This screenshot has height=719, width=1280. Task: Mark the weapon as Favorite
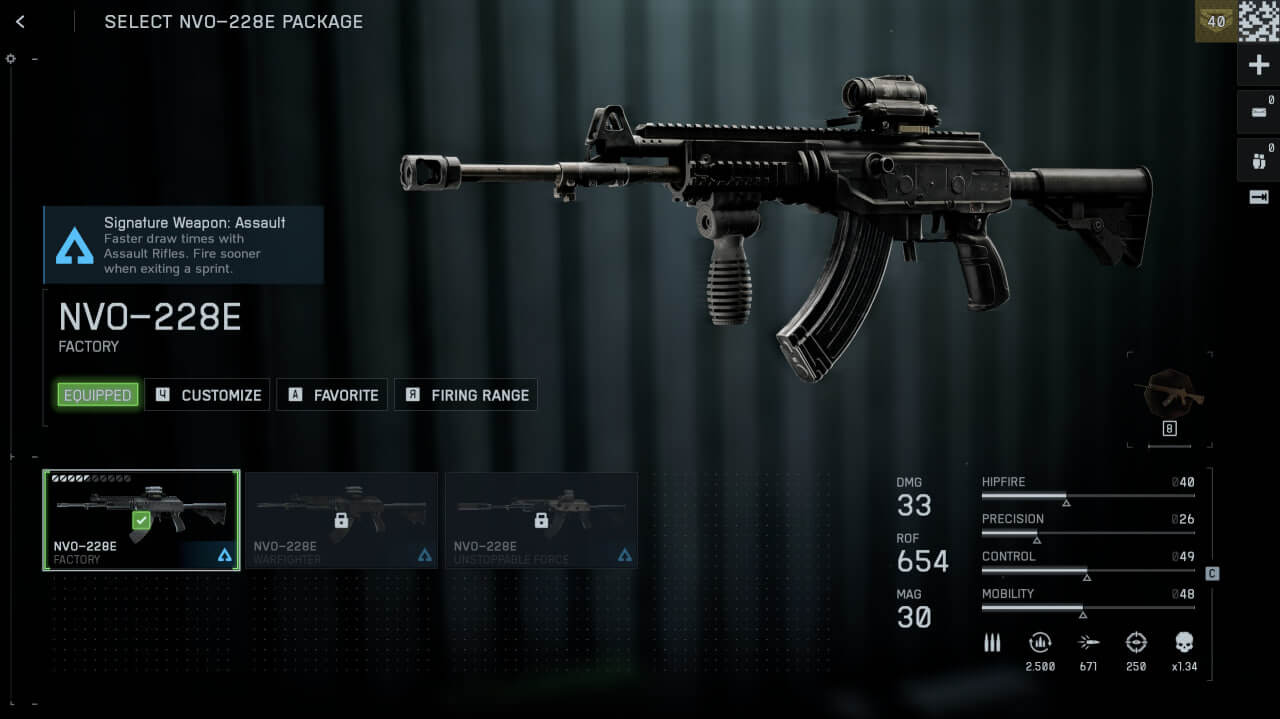333,395
